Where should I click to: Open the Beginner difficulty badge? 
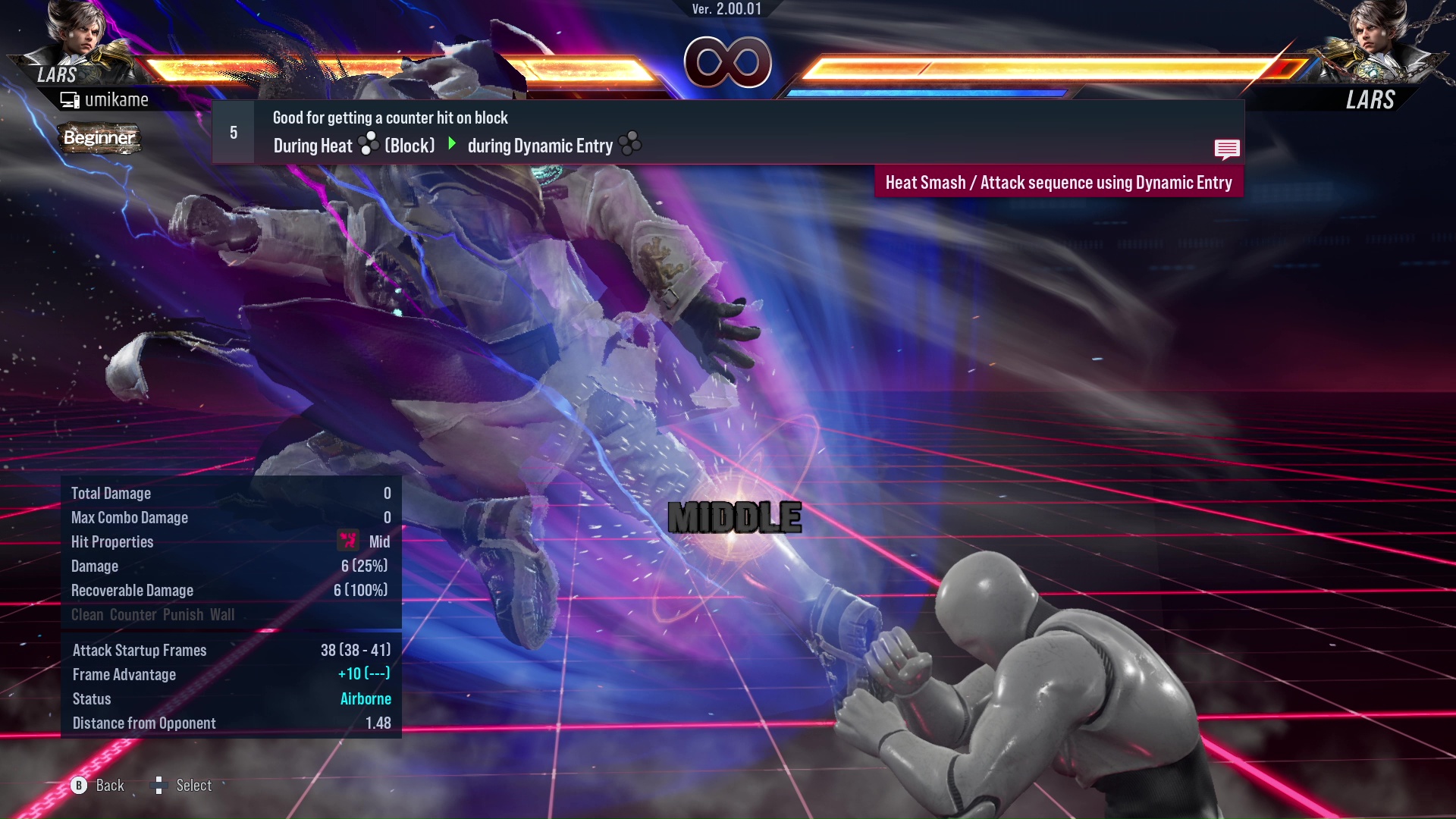pos(99,138)
